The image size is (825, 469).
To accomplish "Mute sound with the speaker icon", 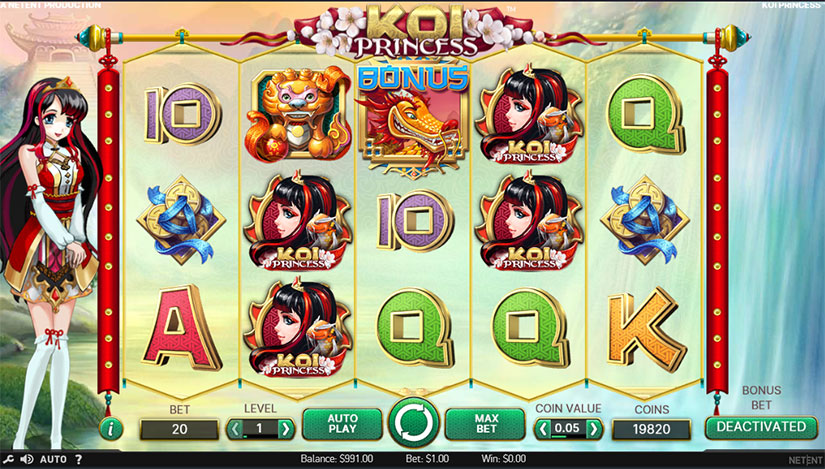I will pyautogui.click(x=26, y=459).
